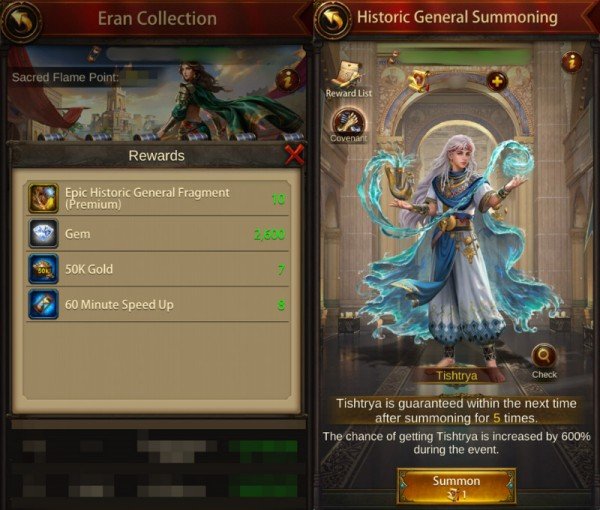Add more summoning items with plus button
This screenshot has width=600, height=510.
point(497,81)
